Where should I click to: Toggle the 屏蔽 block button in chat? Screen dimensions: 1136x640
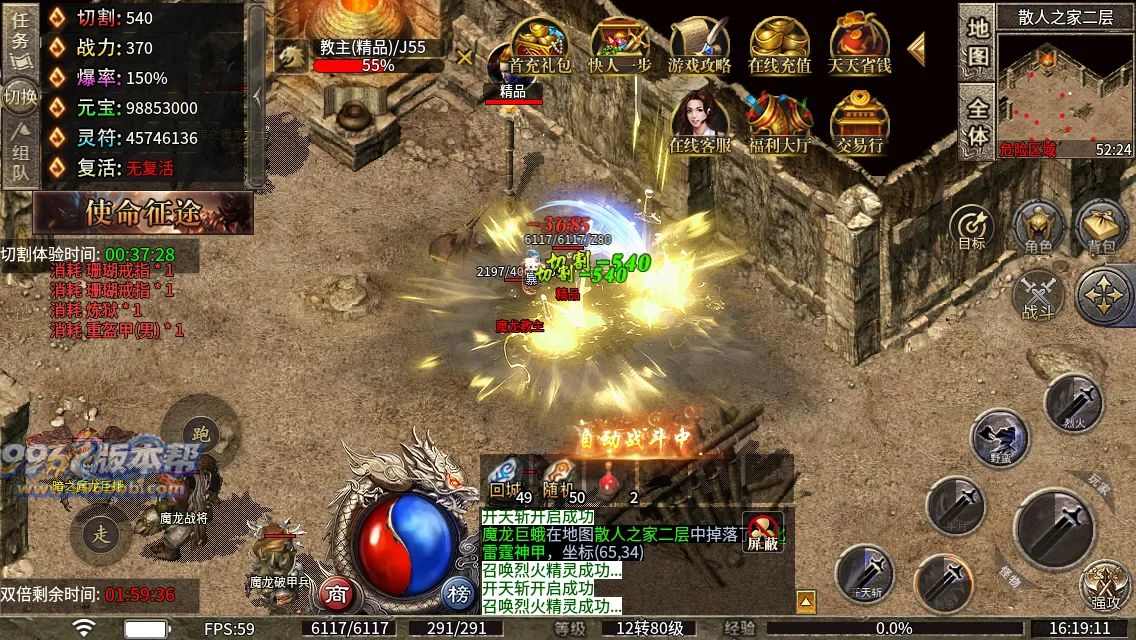[x=763, y=532]
